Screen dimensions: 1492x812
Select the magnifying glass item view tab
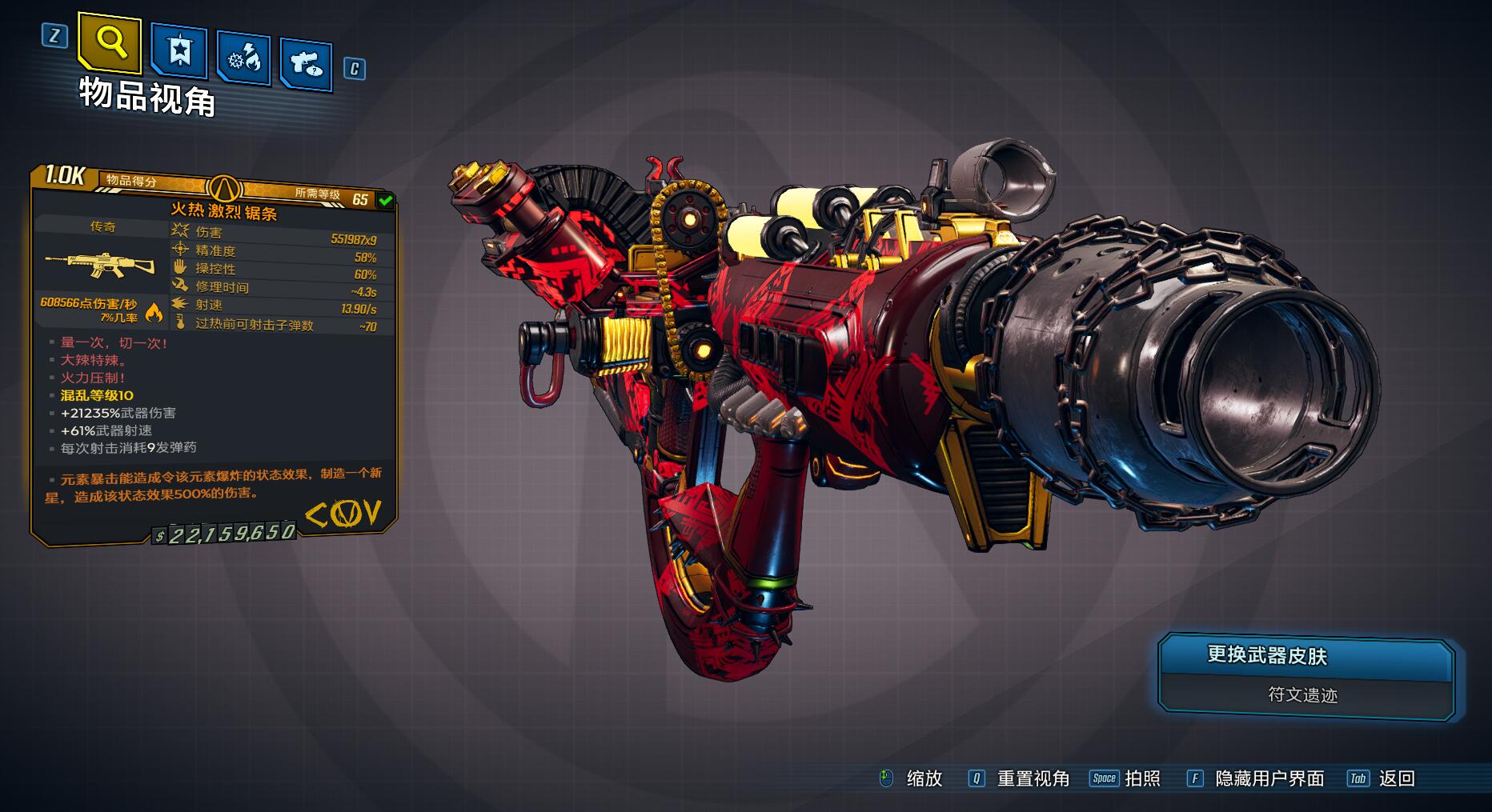110,42
